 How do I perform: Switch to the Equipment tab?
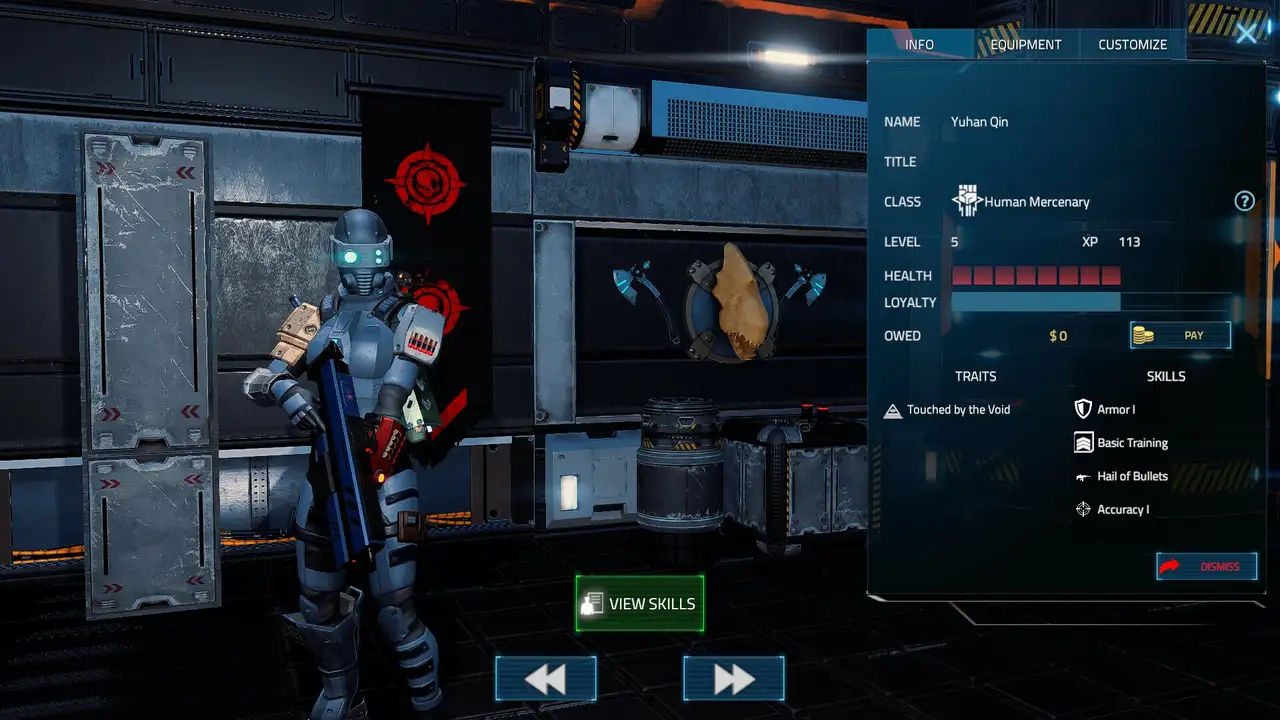coord(1025,44)
